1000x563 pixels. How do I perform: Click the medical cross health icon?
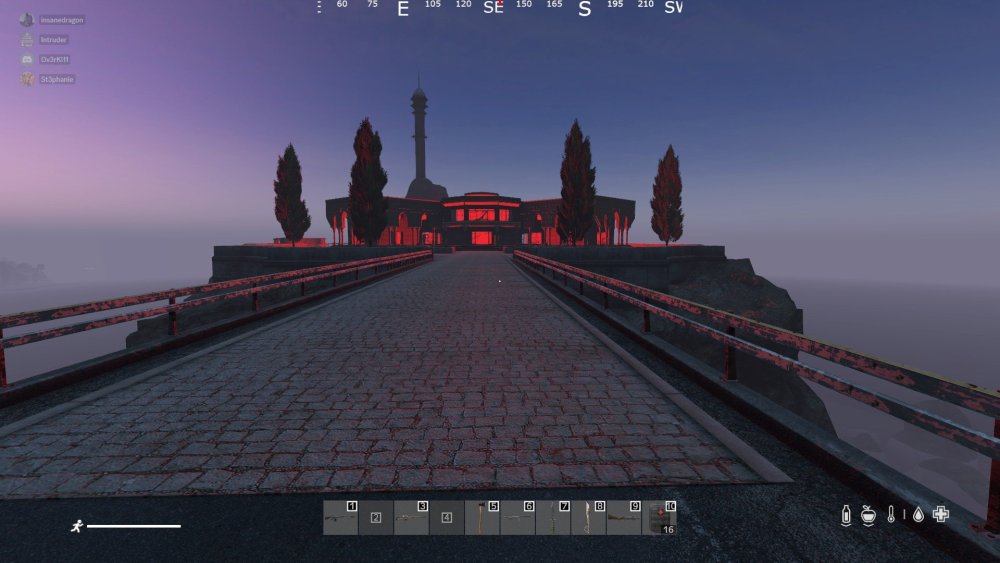coord(941,514)
